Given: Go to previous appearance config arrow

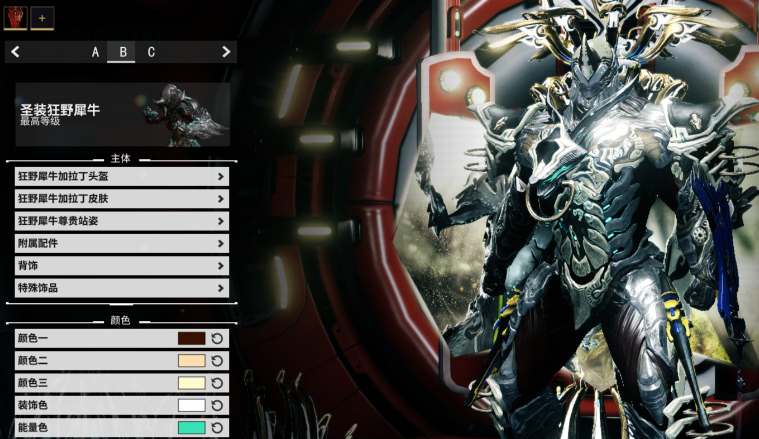Looking at the screenshot, I should click(x=16, y=52).
